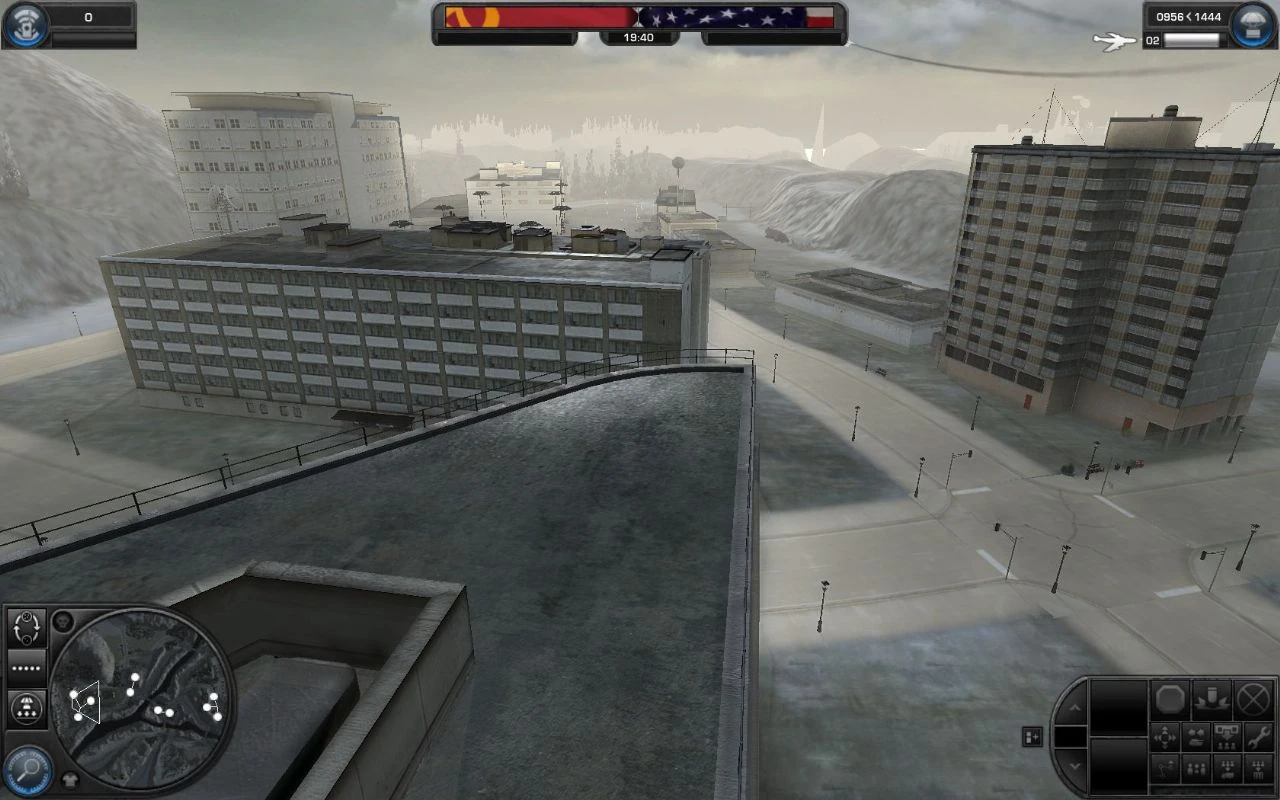
Task: Click the camera rotation icon beside the minimap
Action: coord(25,626)
